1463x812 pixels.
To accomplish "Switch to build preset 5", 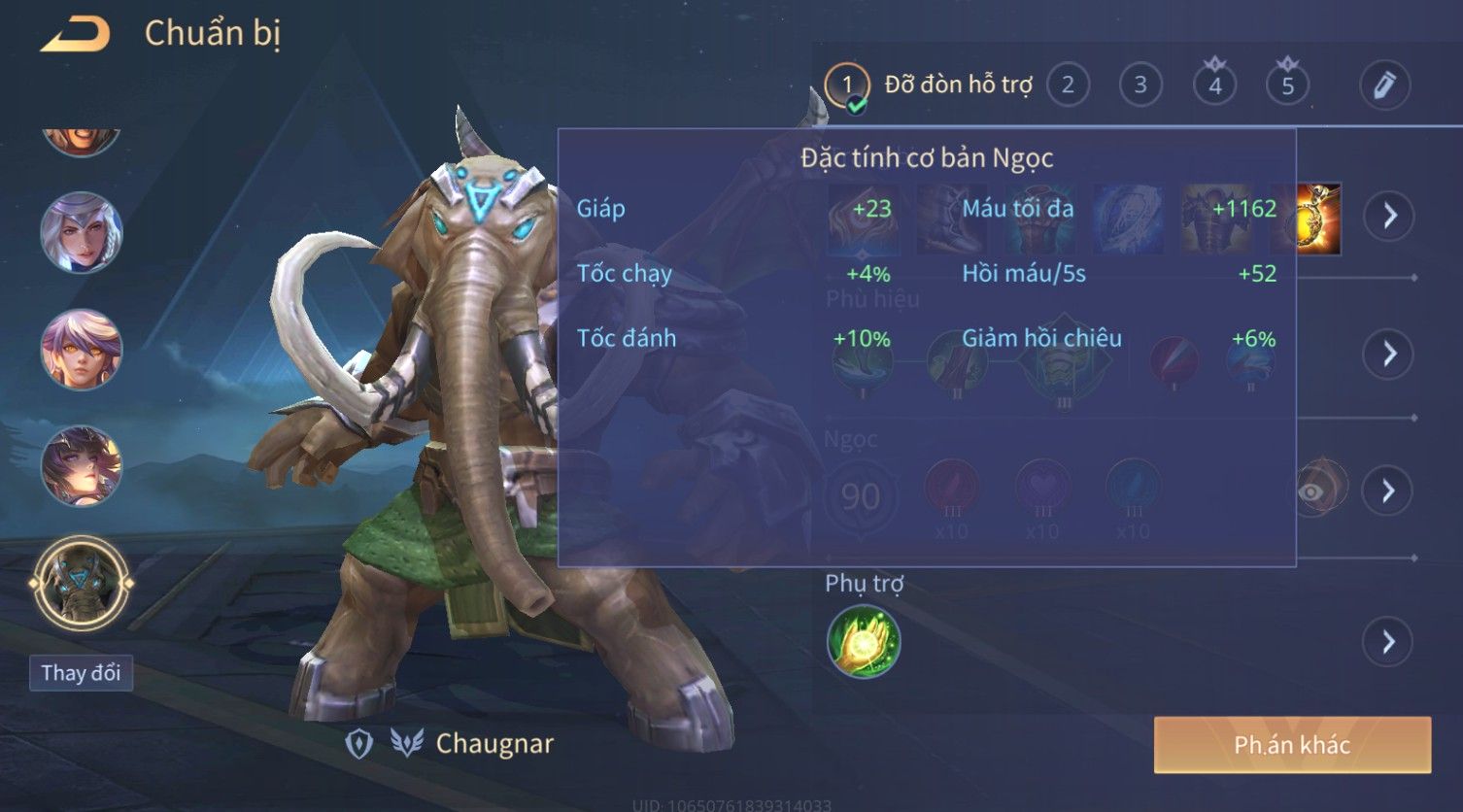I will tap(1287, 85).
